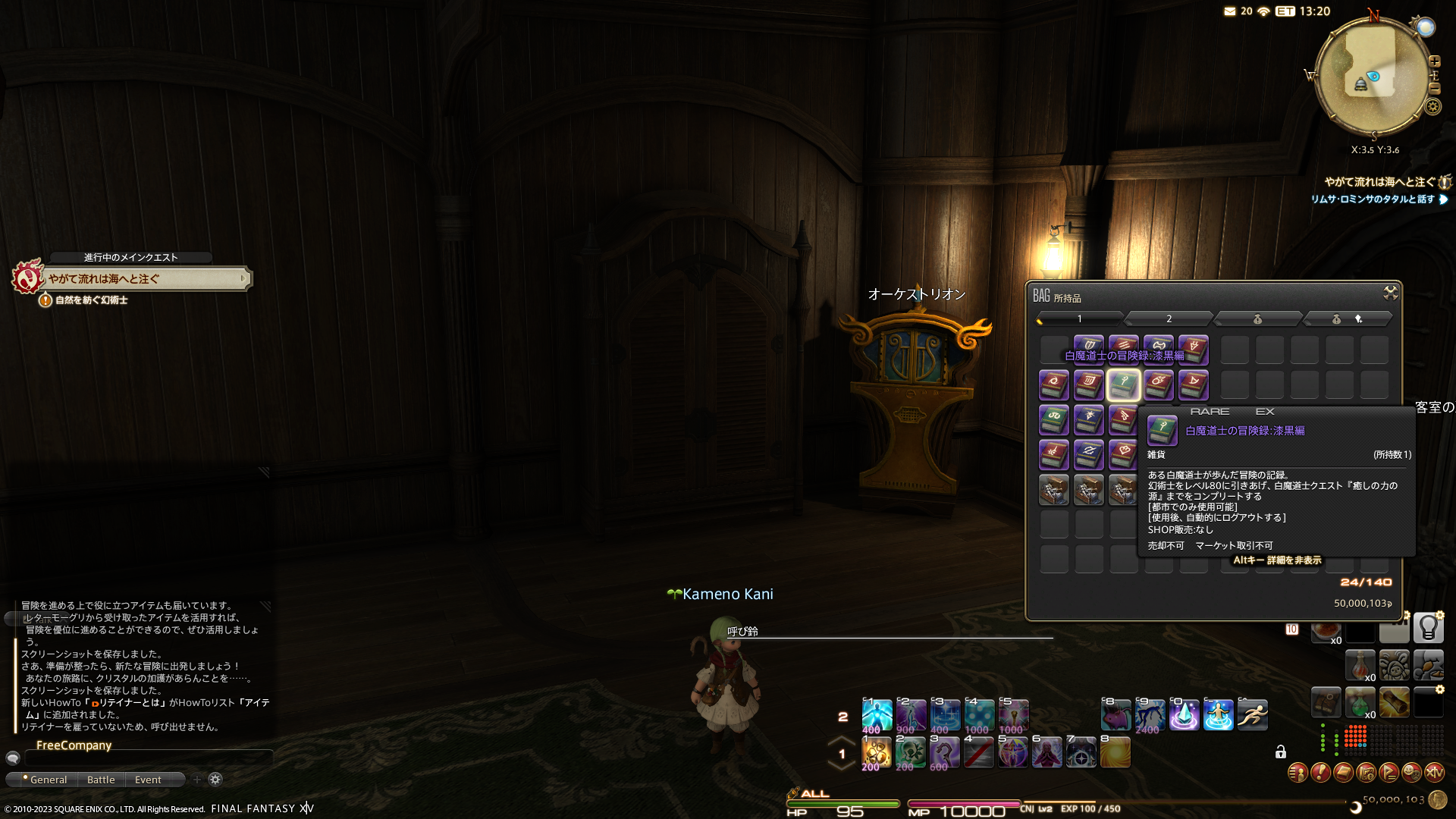Open chat log settings gear
Viewport: 1456px width, 819px height.
215,780
